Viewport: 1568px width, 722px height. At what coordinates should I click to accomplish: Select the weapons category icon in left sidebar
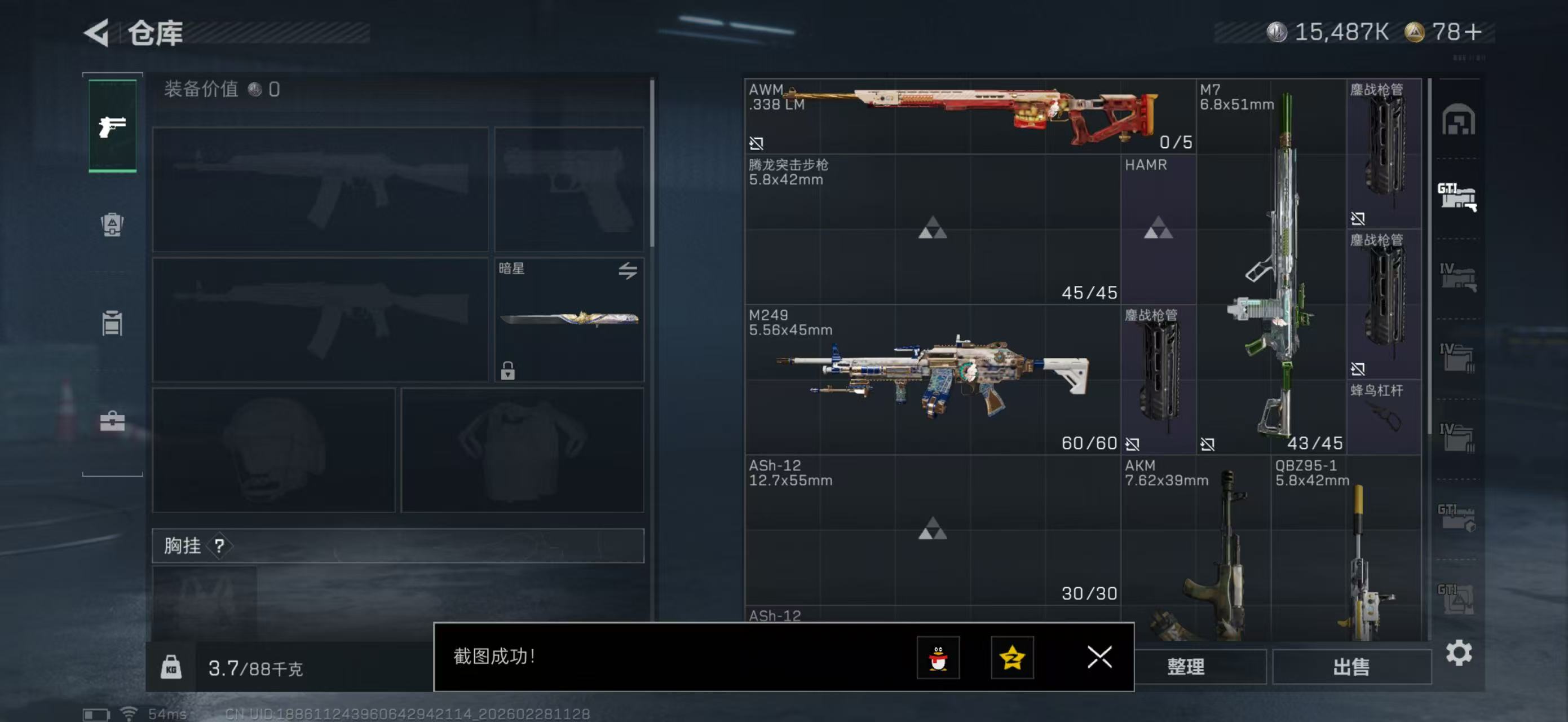(x=112, y=126)
